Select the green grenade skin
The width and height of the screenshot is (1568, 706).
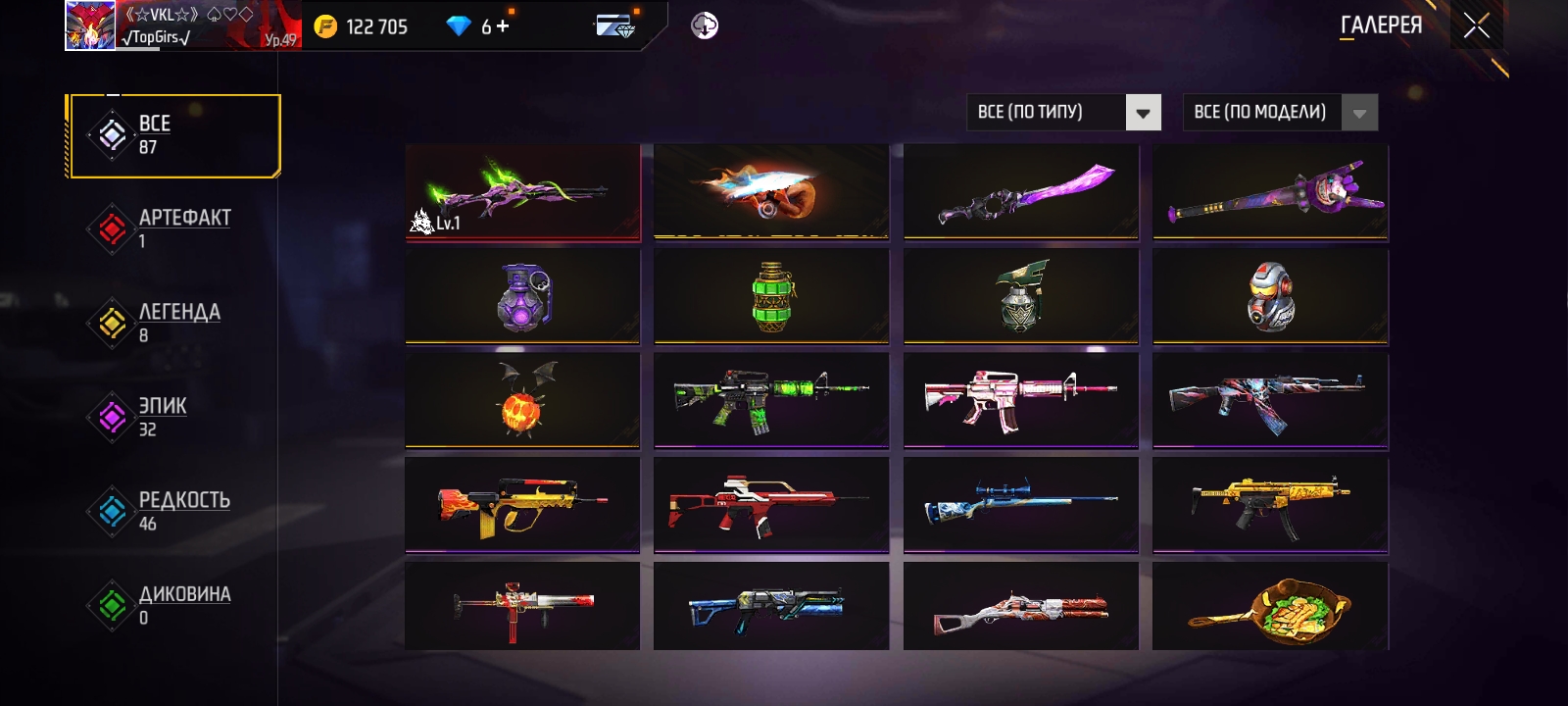[x=771, y=295]
